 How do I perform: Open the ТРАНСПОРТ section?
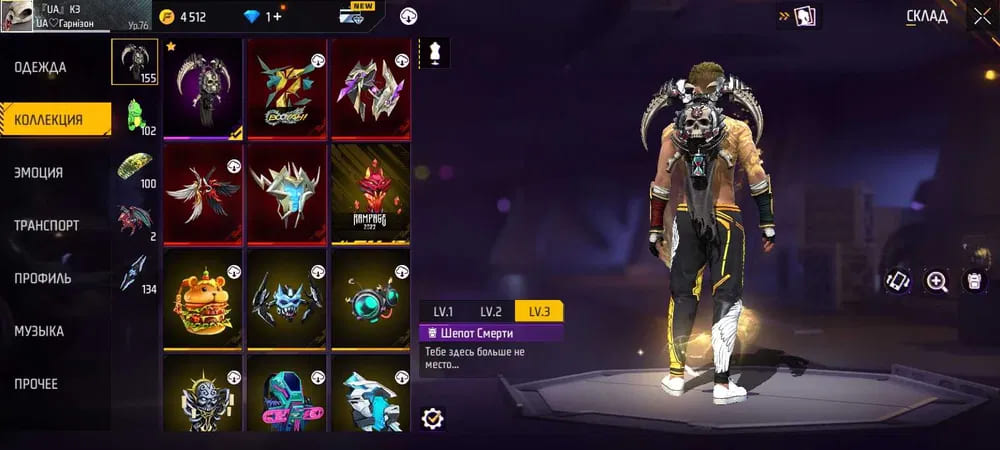coord(46,226)
